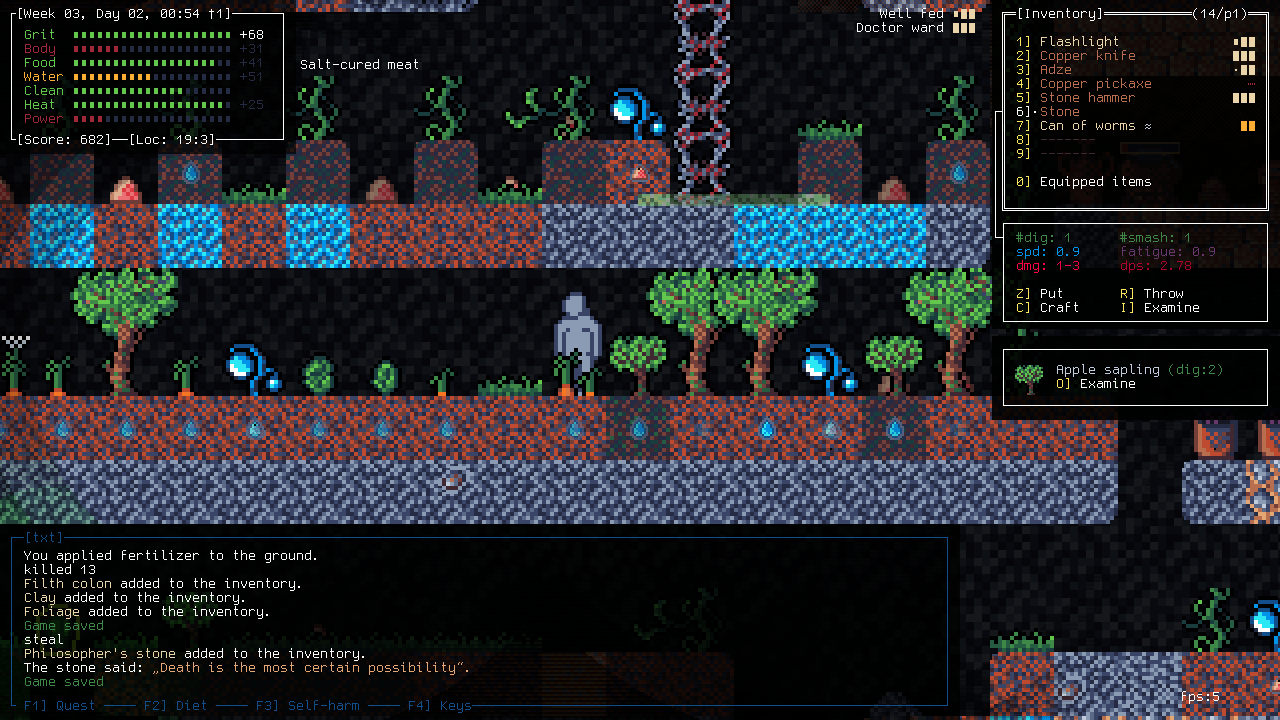
Task: Choose the Stone item row
Action: tap(1059, 112)
